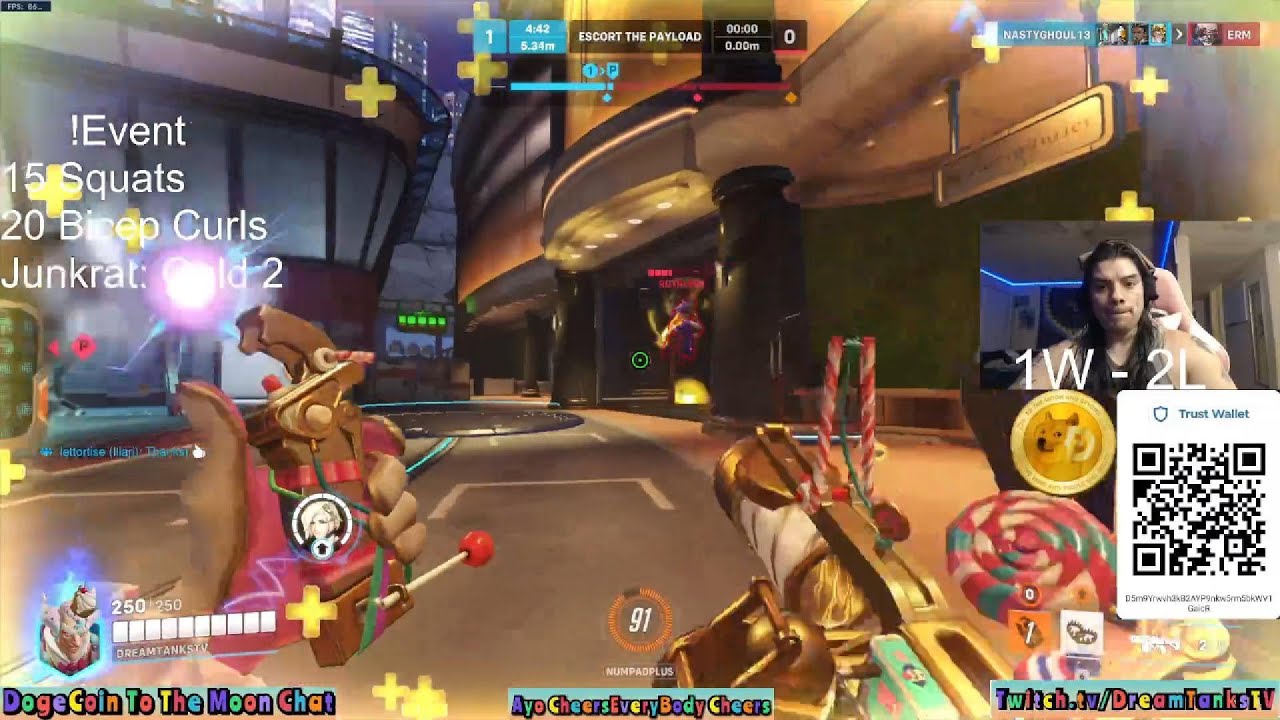1280x720 pixels.
Task: Activate the Steel Trap ability icon
Action: 1081,633
